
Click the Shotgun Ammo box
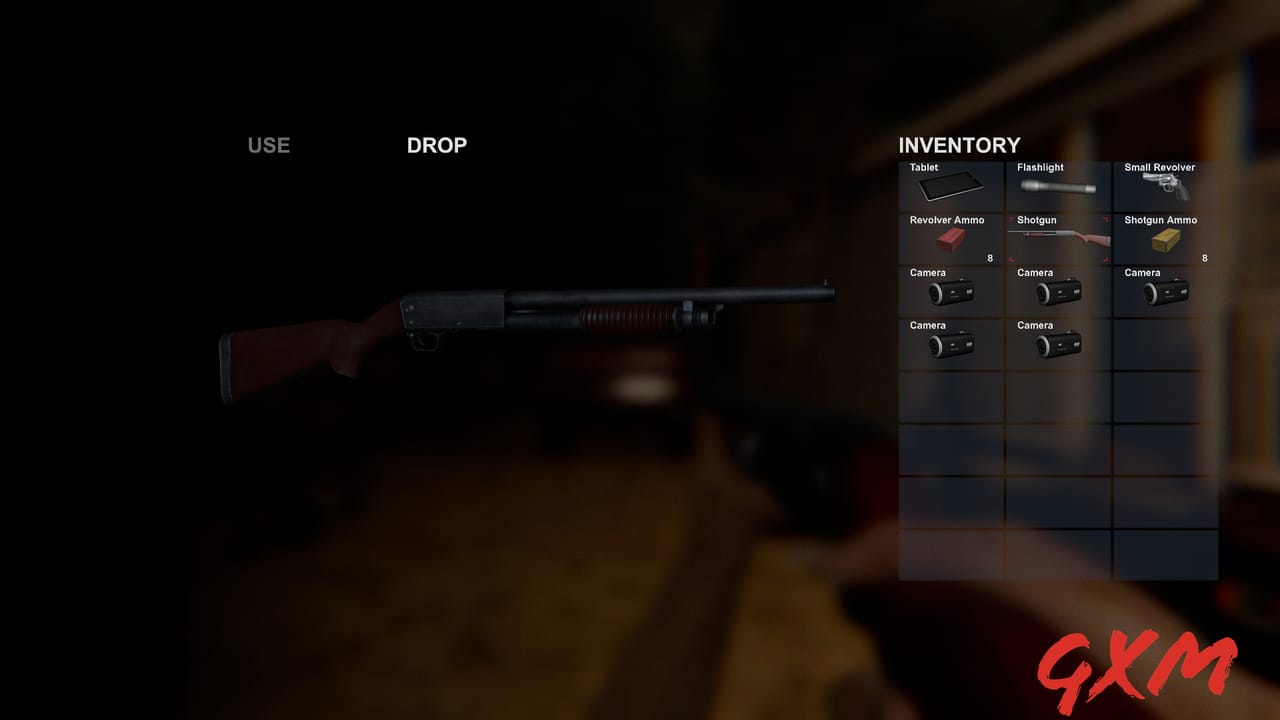pyautogui.click(x=1164, y=238)
